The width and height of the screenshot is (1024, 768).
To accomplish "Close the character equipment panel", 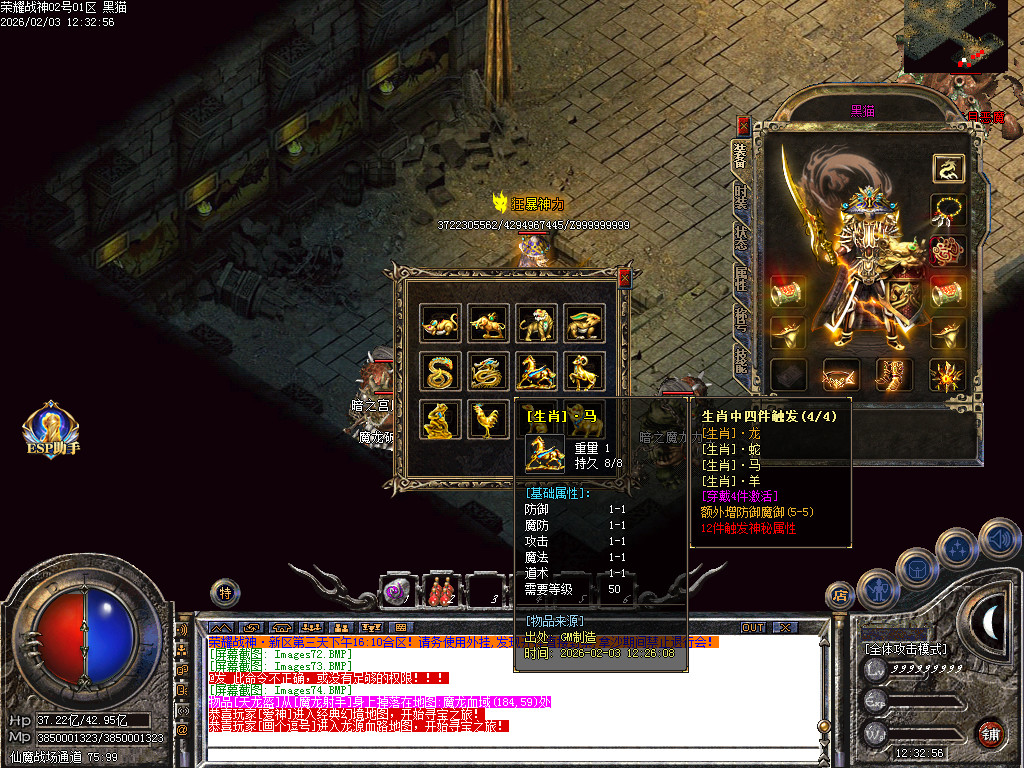I will pyautogui.click(x=743, y=125).
